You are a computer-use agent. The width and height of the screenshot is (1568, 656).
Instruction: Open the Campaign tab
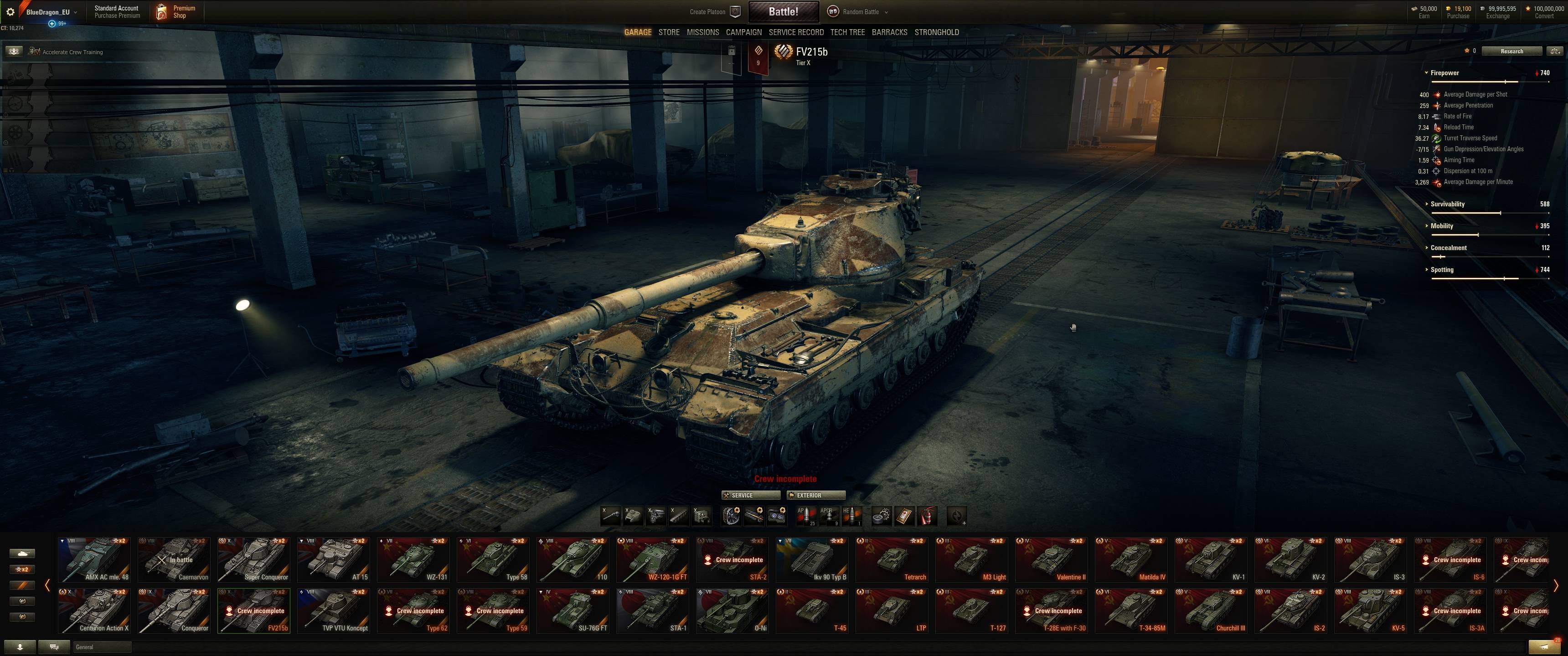[x=743, y=32]
